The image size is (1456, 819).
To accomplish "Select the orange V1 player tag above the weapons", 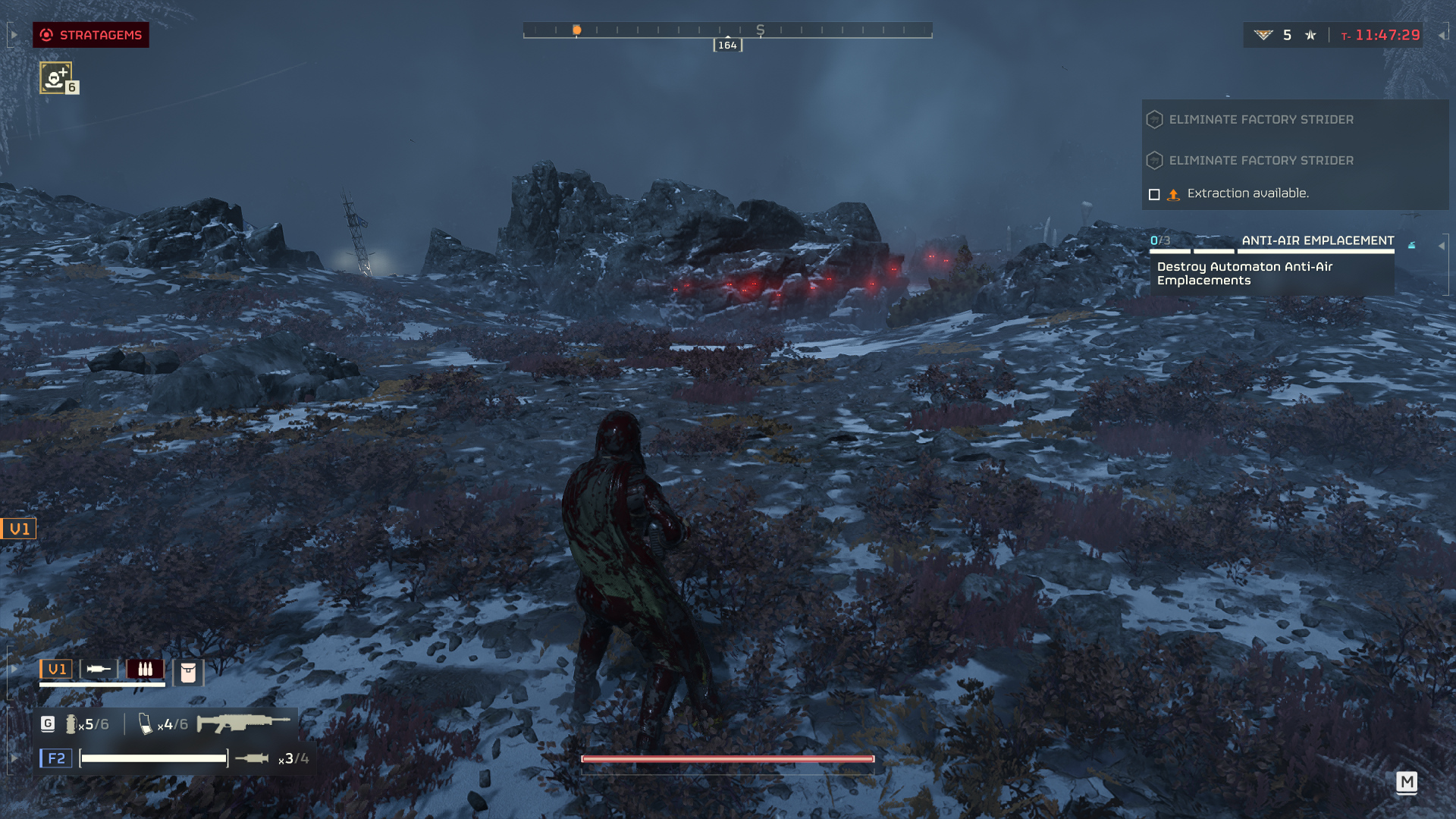I will pos(56,669).
